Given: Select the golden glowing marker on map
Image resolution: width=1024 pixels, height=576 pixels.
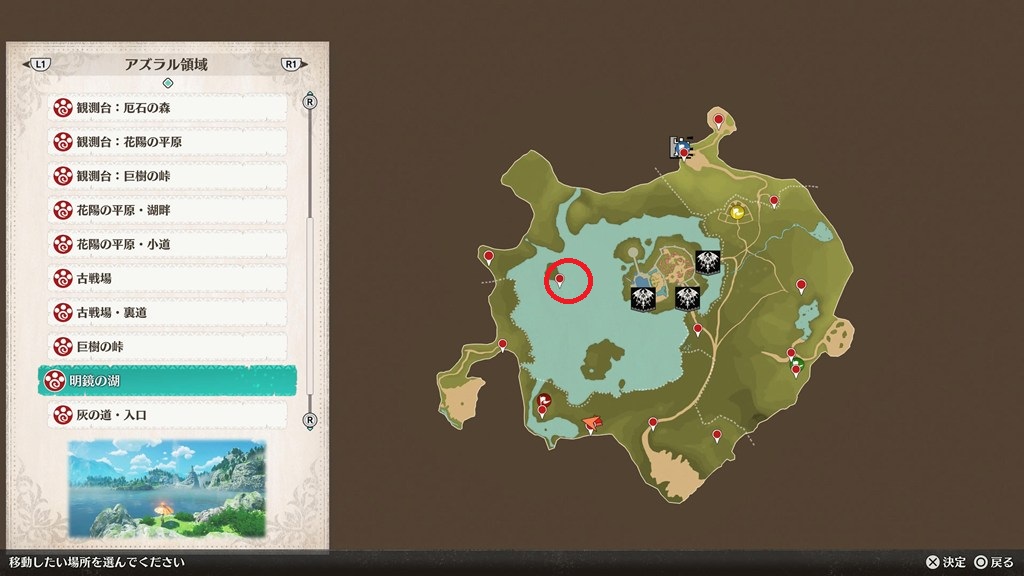Looking at the screenshot, I should pyautogui.click(x=737, y=212).
